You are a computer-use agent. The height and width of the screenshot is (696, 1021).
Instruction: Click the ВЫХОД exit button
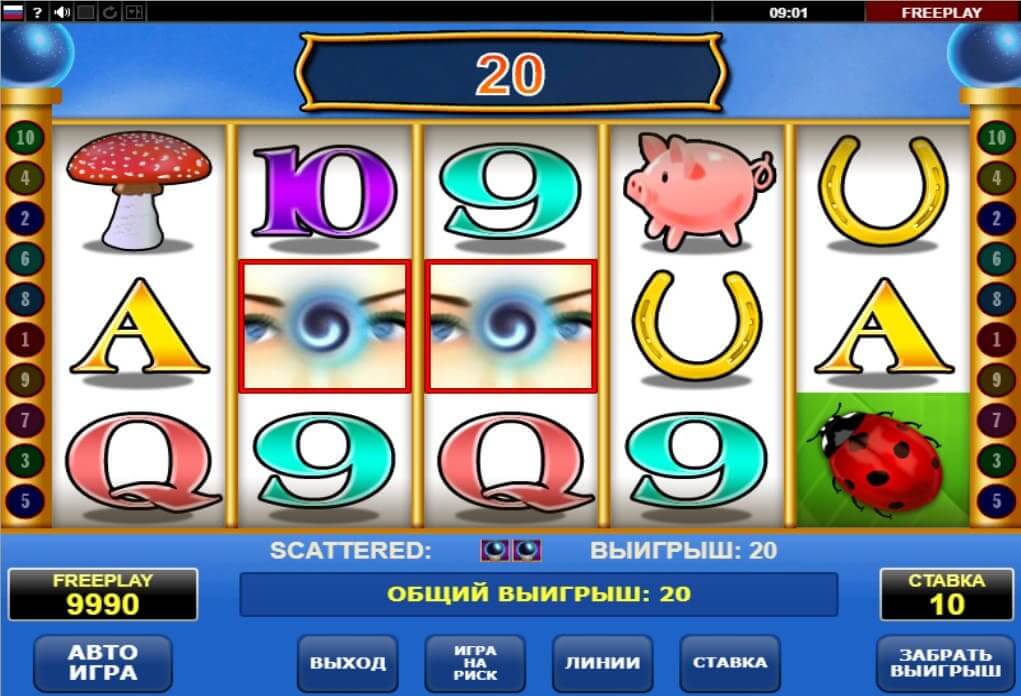click(x=347, y=662)
